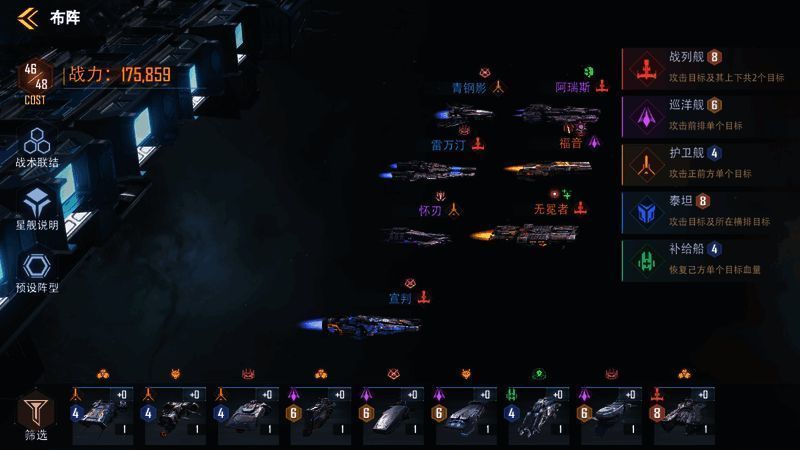The width and height of the screenshot is (800, 450).
Task: Select the 青钢影 ship in formation
Action: pyautogui.click(x=464, y=115)
